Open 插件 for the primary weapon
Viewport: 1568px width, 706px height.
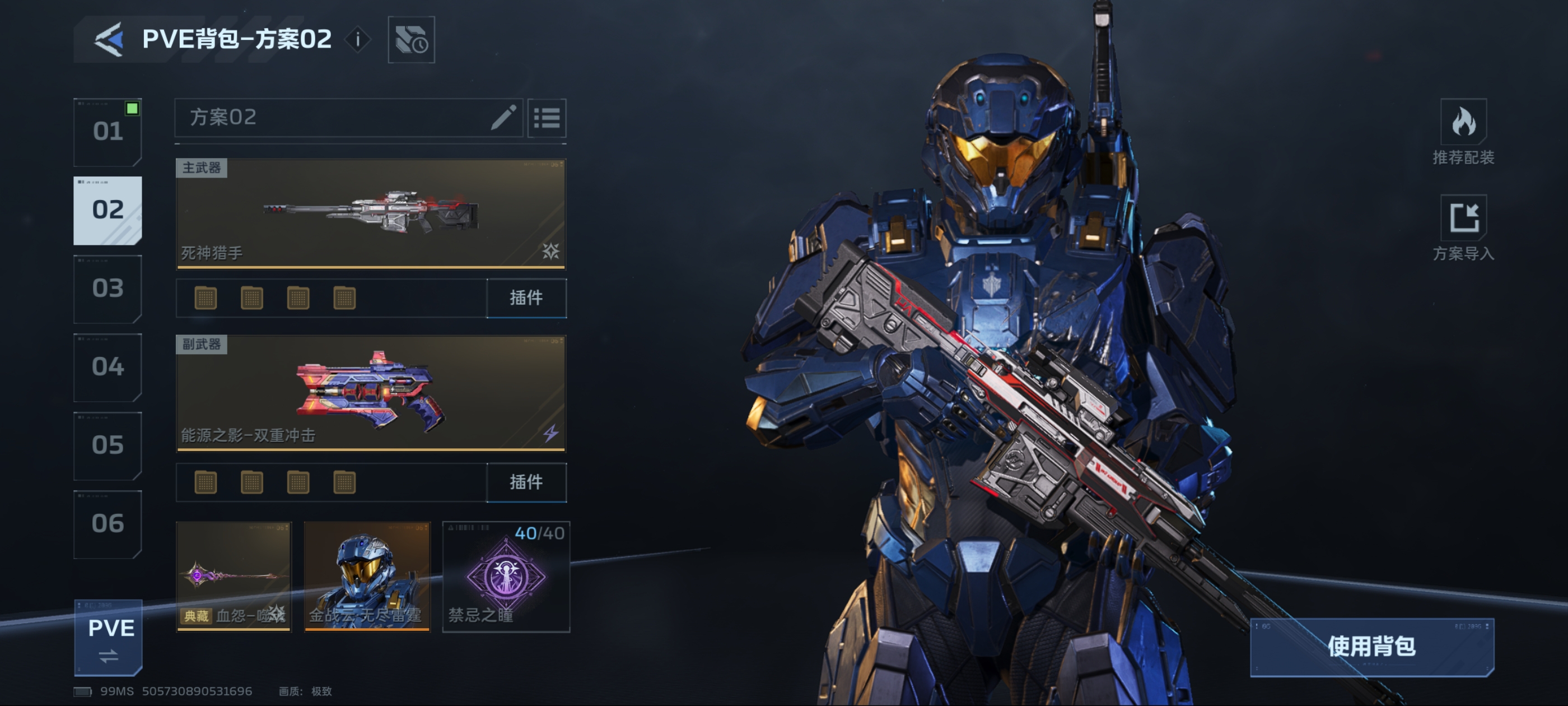point(526,298)
